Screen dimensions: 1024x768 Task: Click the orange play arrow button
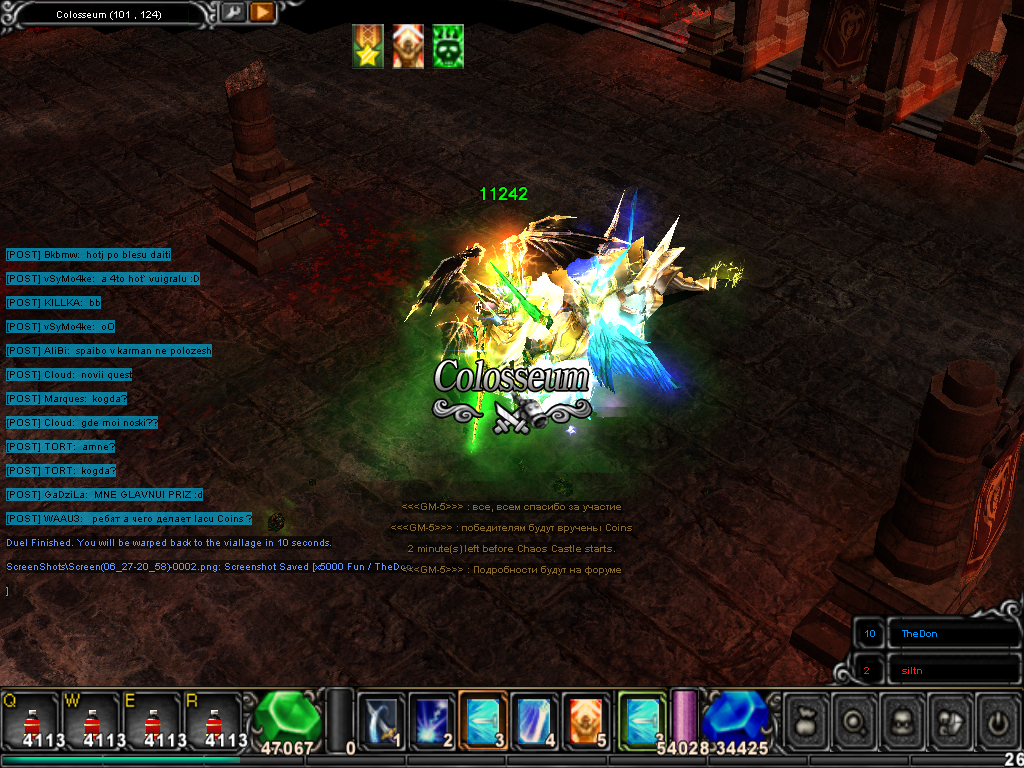[262, 12]
